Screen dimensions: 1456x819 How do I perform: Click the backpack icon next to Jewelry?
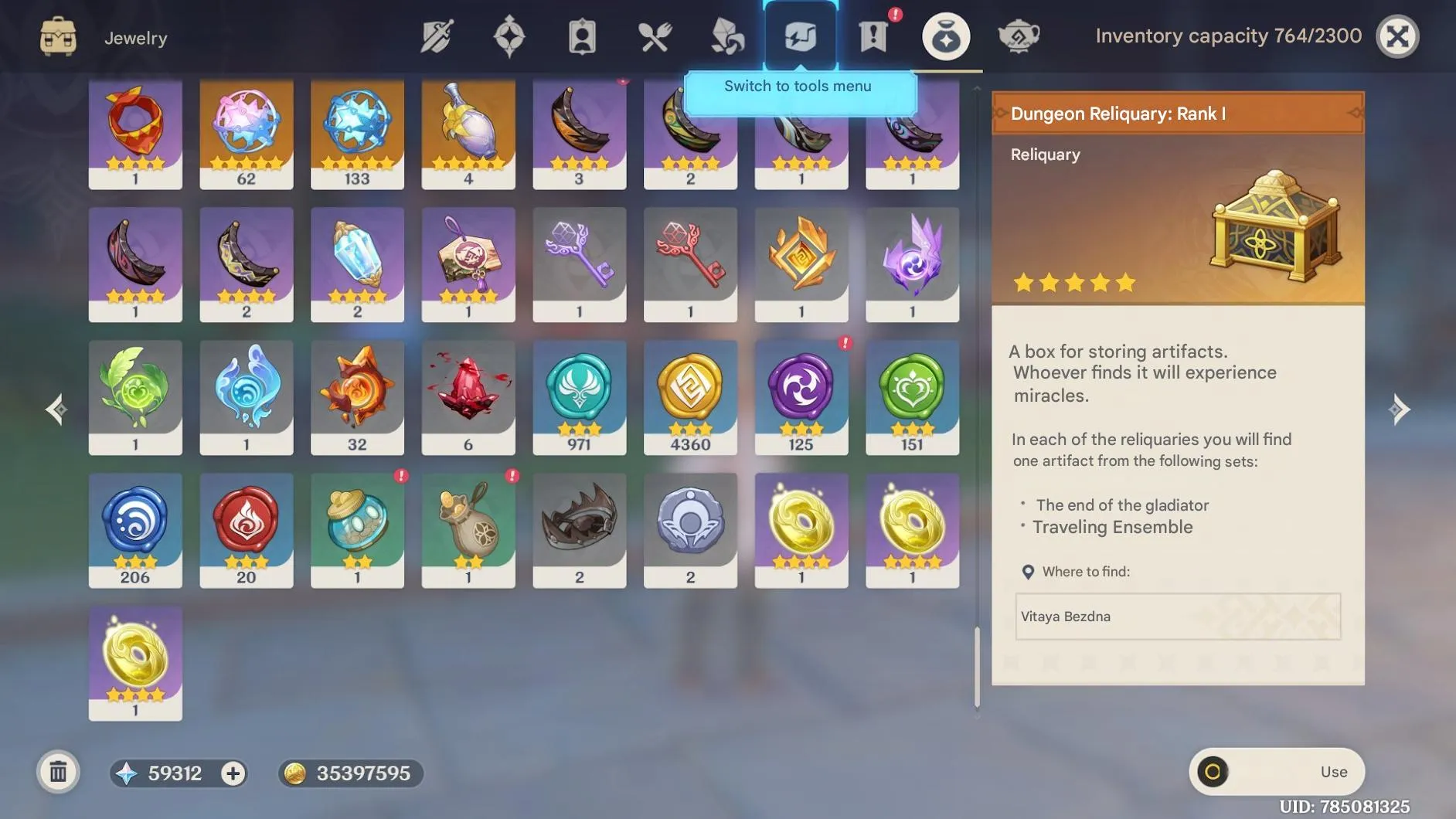[58, 36]
